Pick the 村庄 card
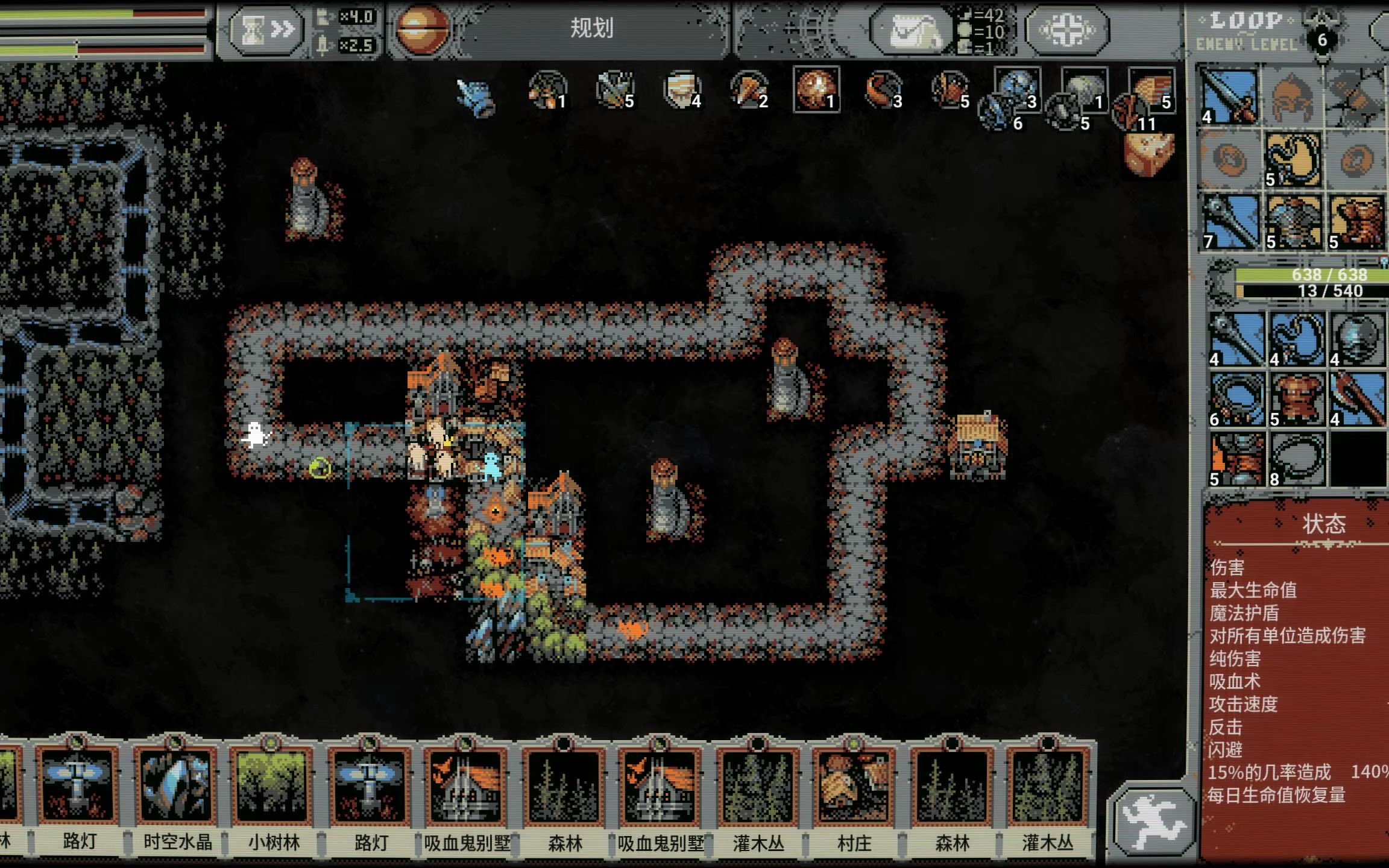Image resolution: width=1389 pixels, height=868 pixels. click(x=854, y=787)
